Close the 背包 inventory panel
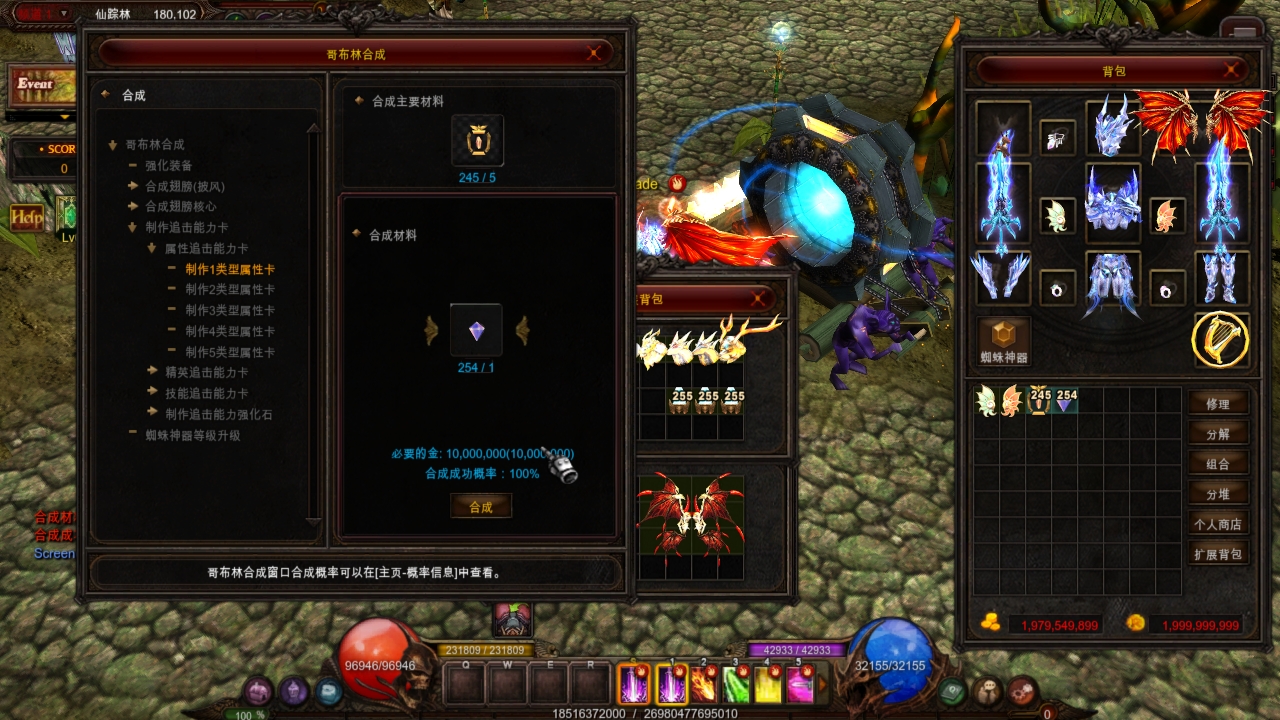1280x720 pixels. click(1233, 70)
